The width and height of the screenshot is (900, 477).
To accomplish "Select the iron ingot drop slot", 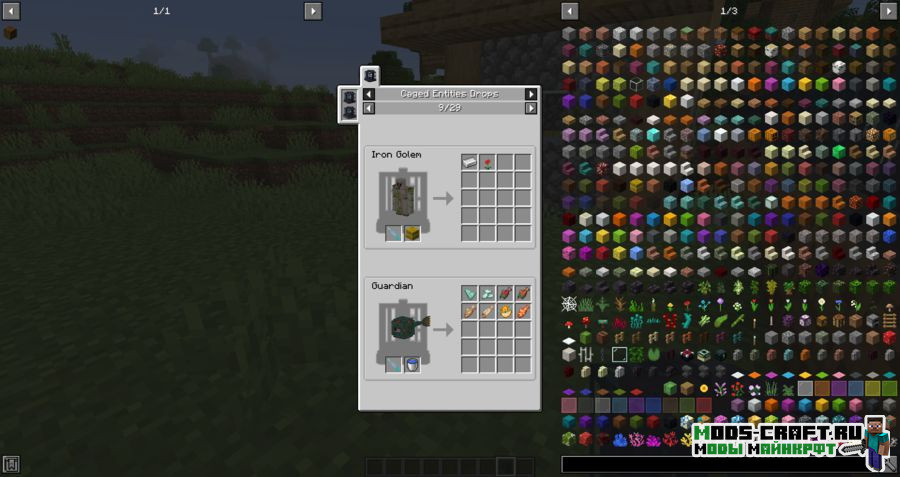I will click(469, 162).
